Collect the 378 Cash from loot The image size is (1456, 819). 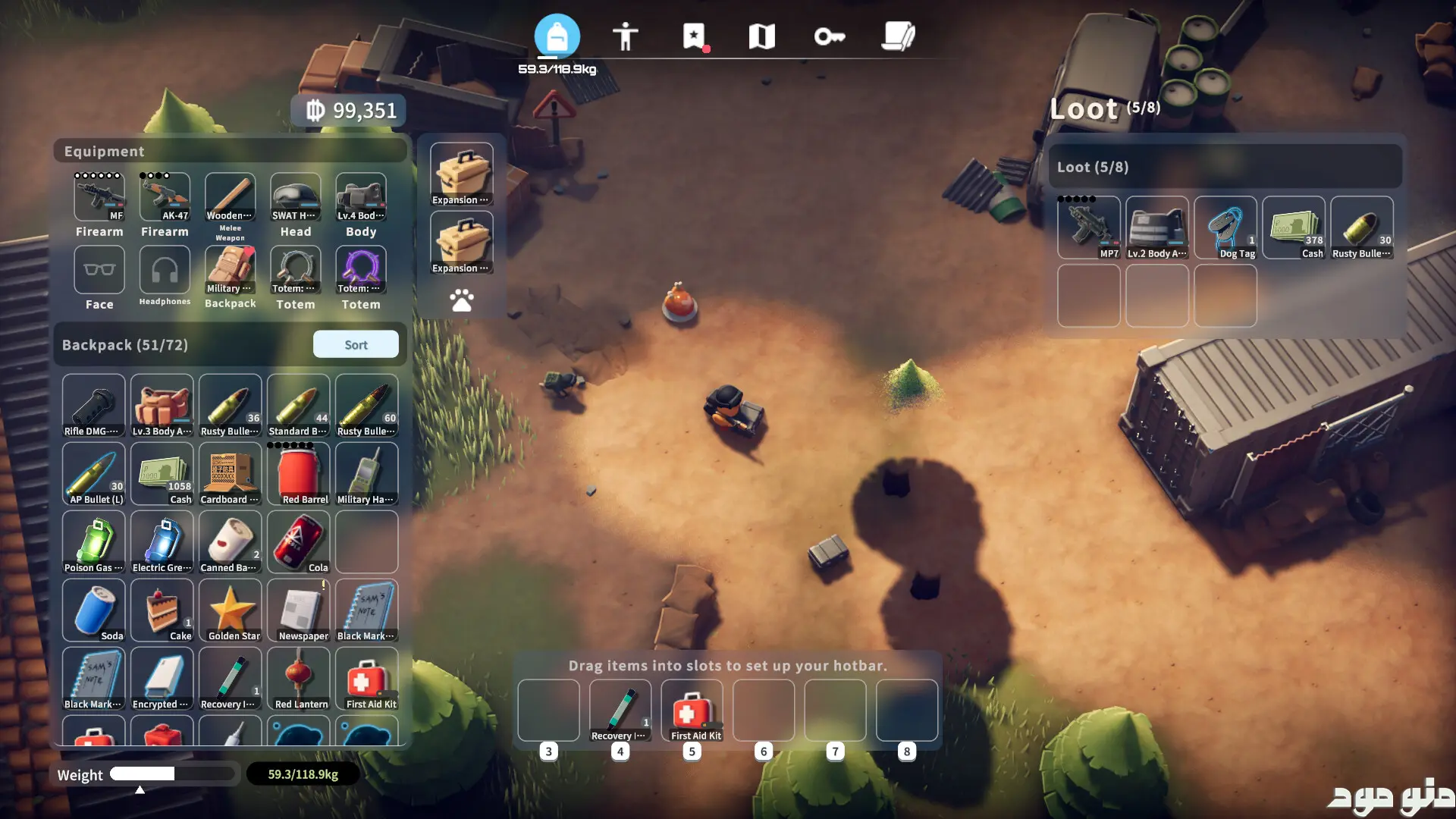click(x=1293, y=227)
